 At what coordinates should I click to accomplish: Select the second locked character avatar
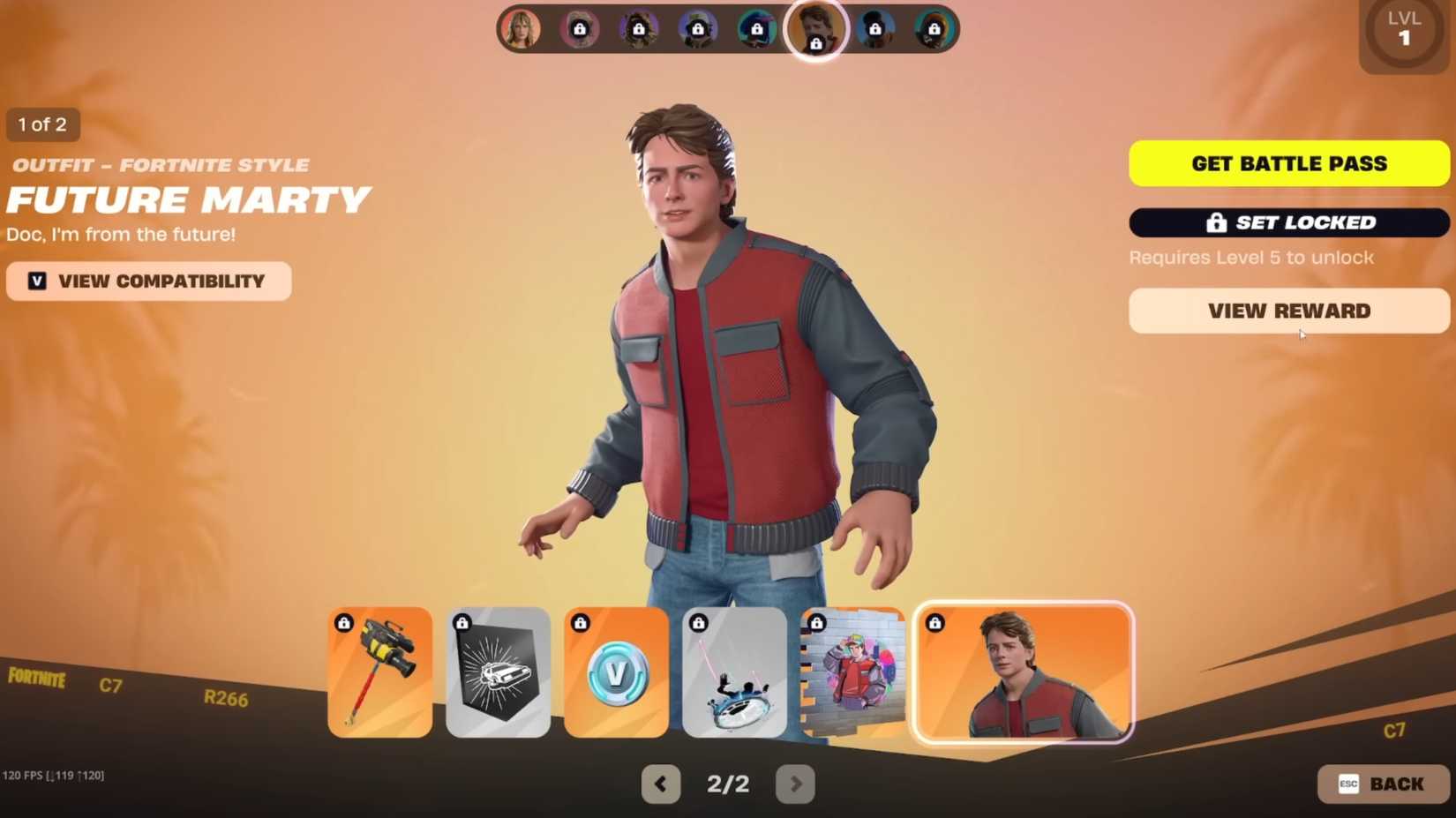638,28
